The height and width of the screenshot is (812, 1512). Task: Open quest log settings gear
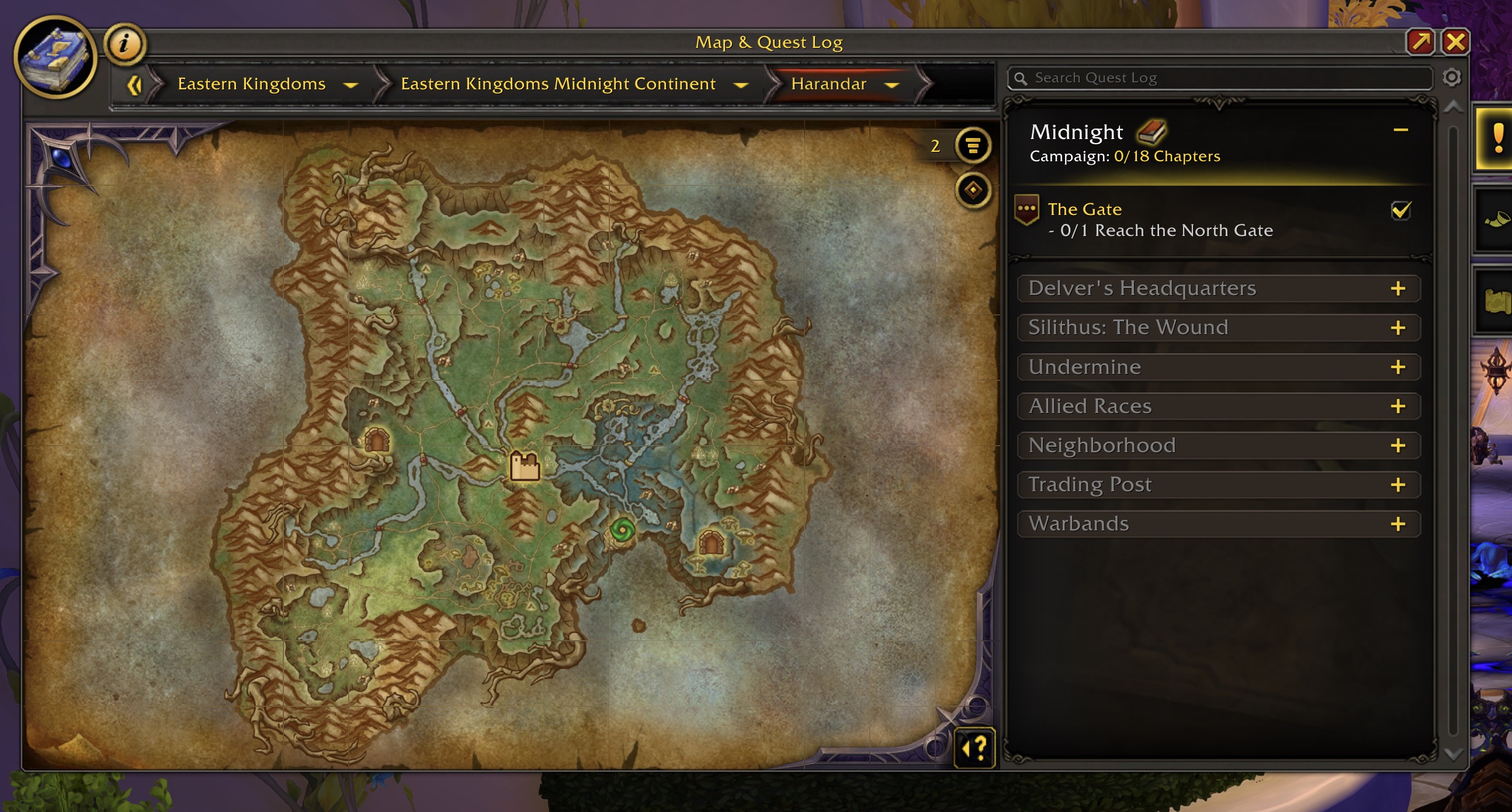pyautogui.click(x=1452, y=78)
